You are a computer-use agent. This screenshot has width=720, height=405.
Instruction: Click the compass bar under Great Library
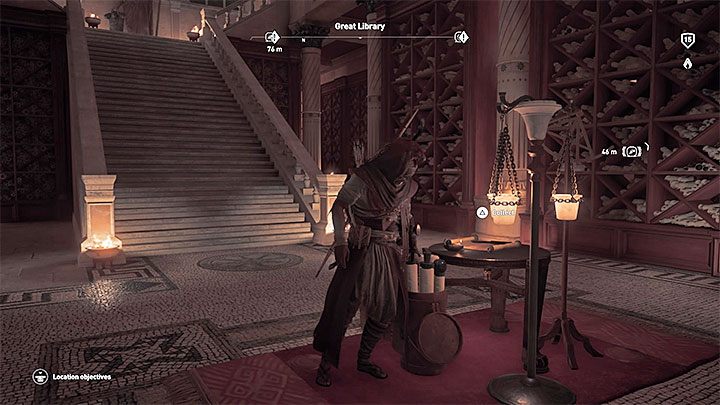point(365,38)
